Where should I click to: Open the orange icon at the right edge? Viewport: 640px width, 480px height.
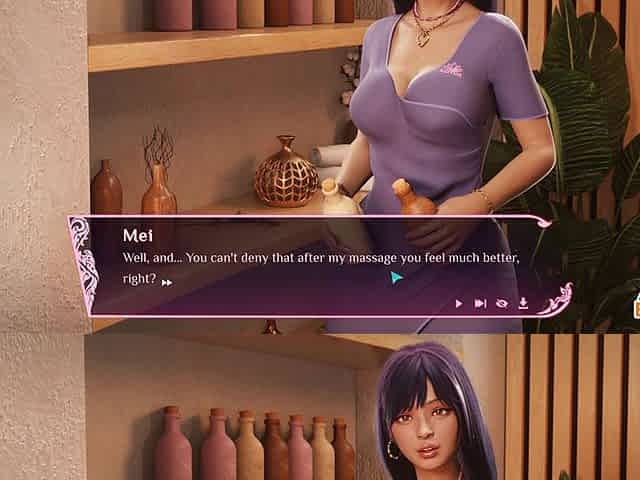point(635,308)
